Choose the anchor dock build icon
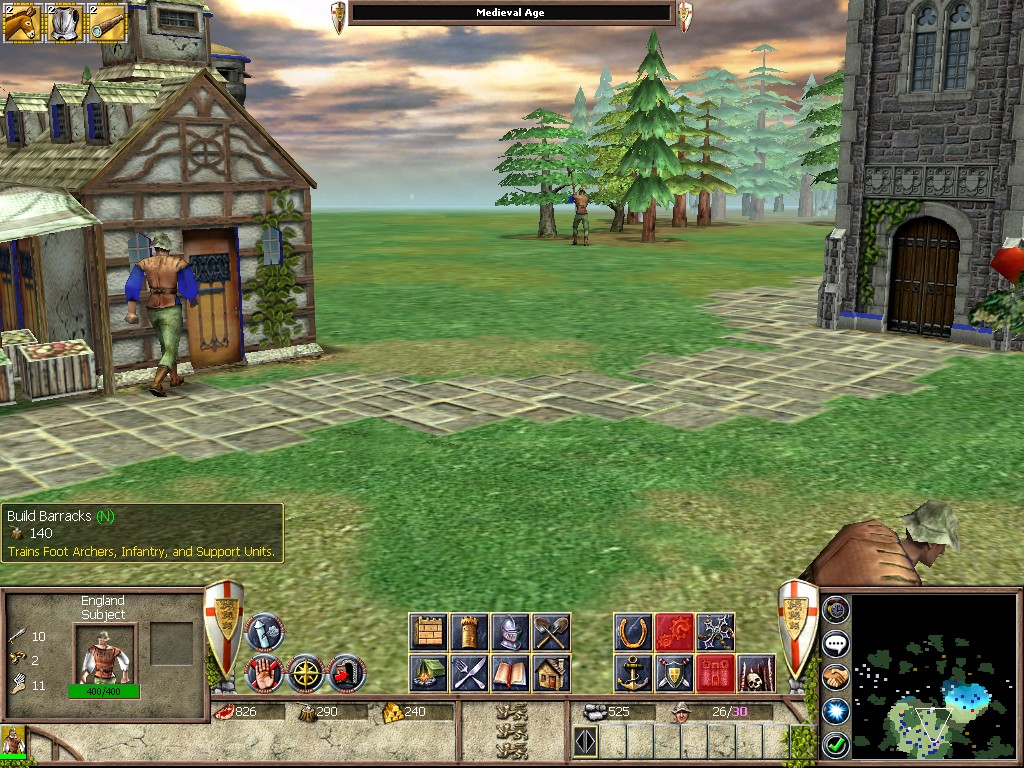This screenshot has height=768, width=1024. [x=633, y=673]
